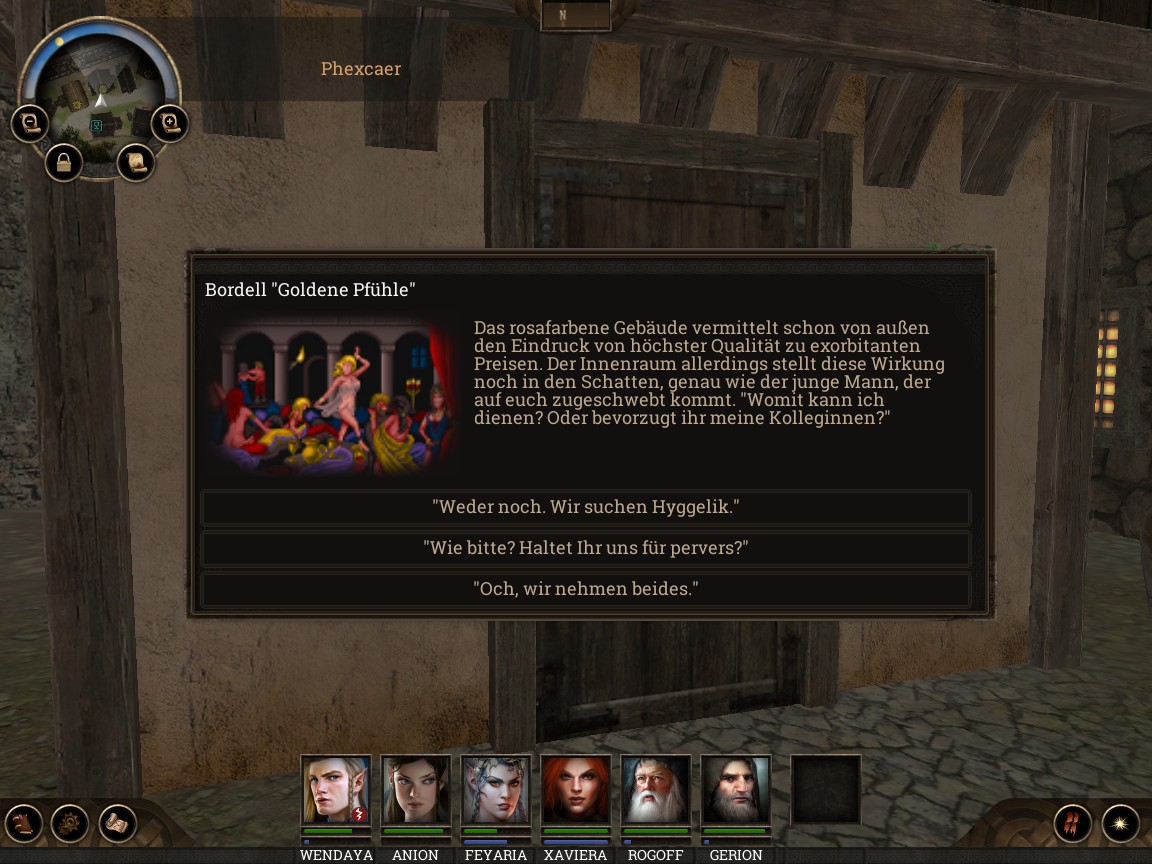The width and height of the screenshot is (1152, 864).
Task: Open the unrolled map scroll icon
Action: click(118, 823)
